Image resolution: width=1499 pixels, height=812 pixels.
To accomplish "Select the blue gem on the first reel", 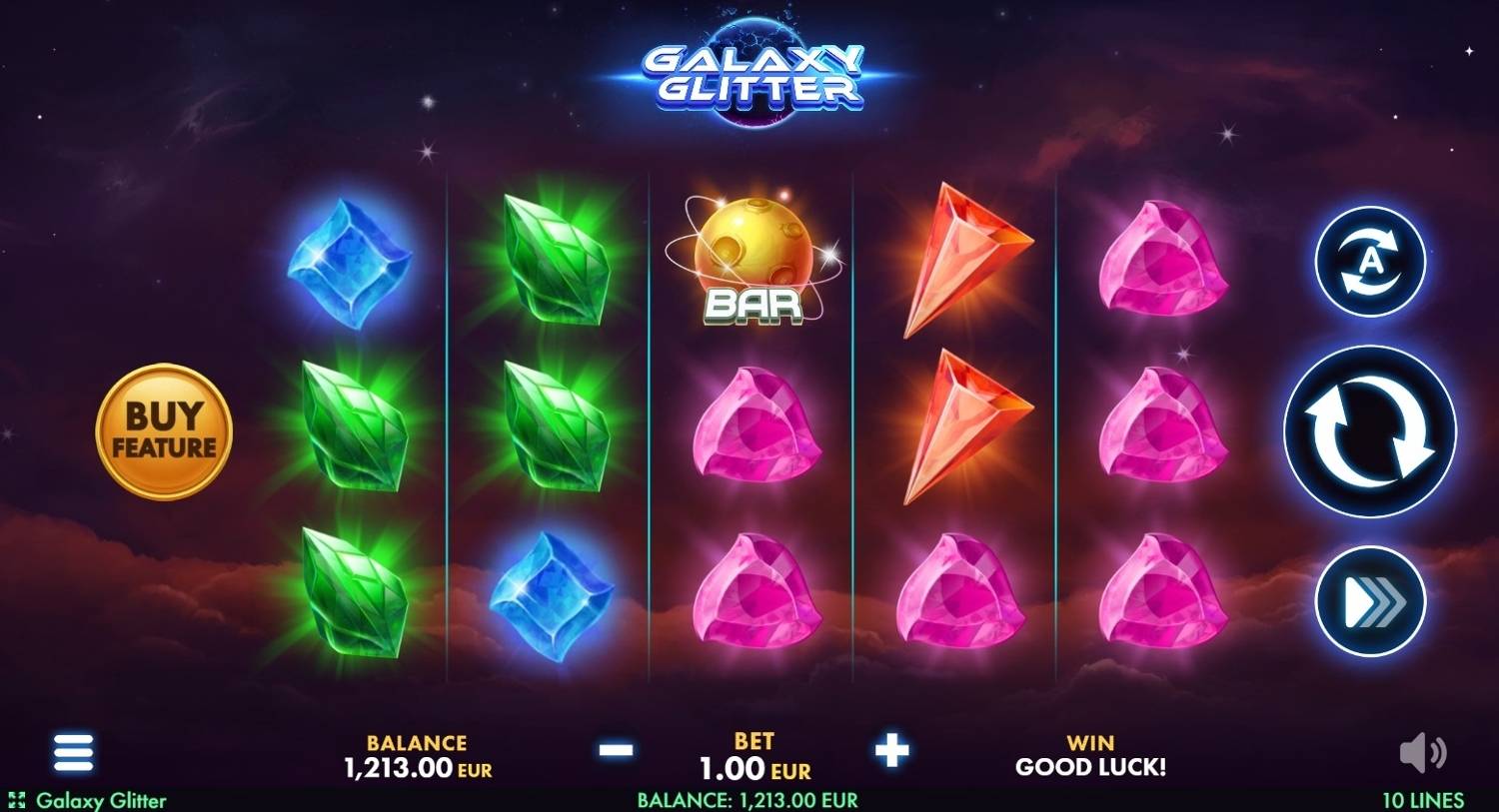I will 350,265.
